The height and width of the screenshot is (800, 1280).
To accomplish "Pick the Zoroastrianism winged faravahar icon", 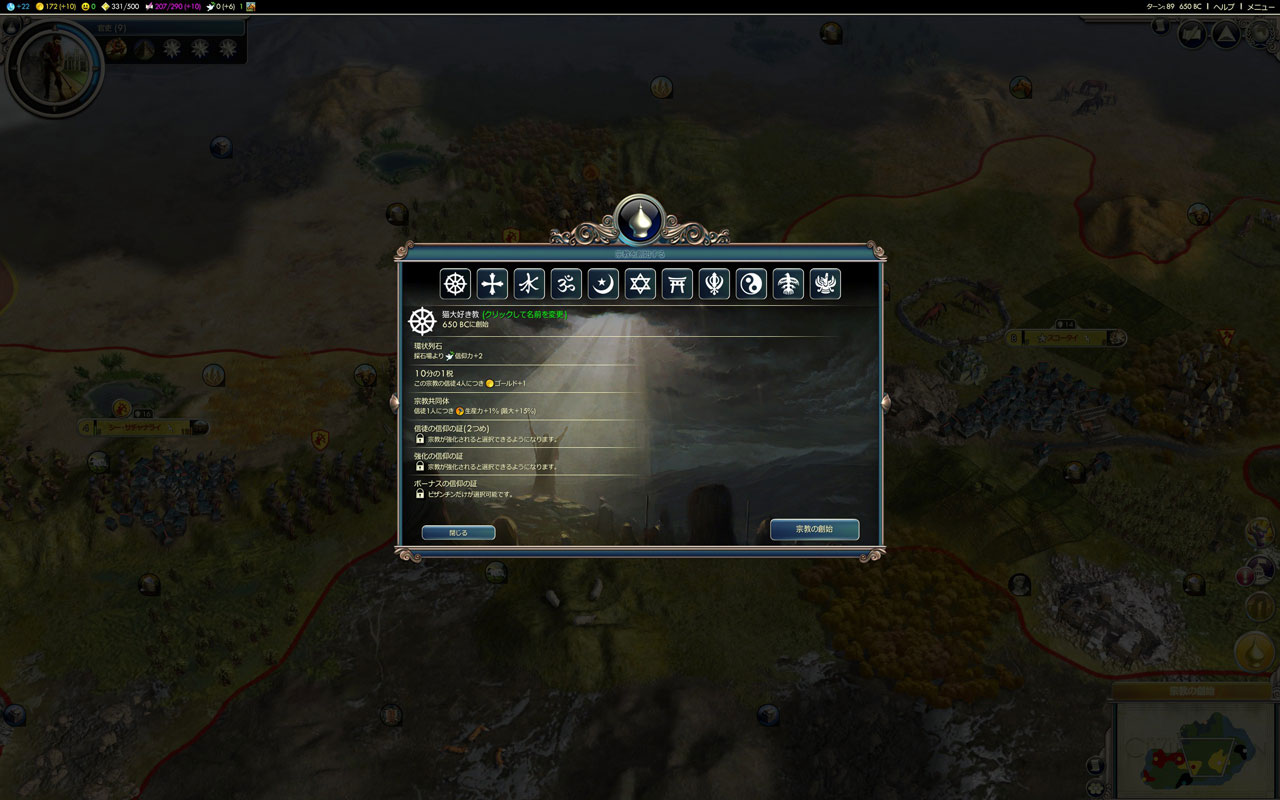I will coord(825,284).
